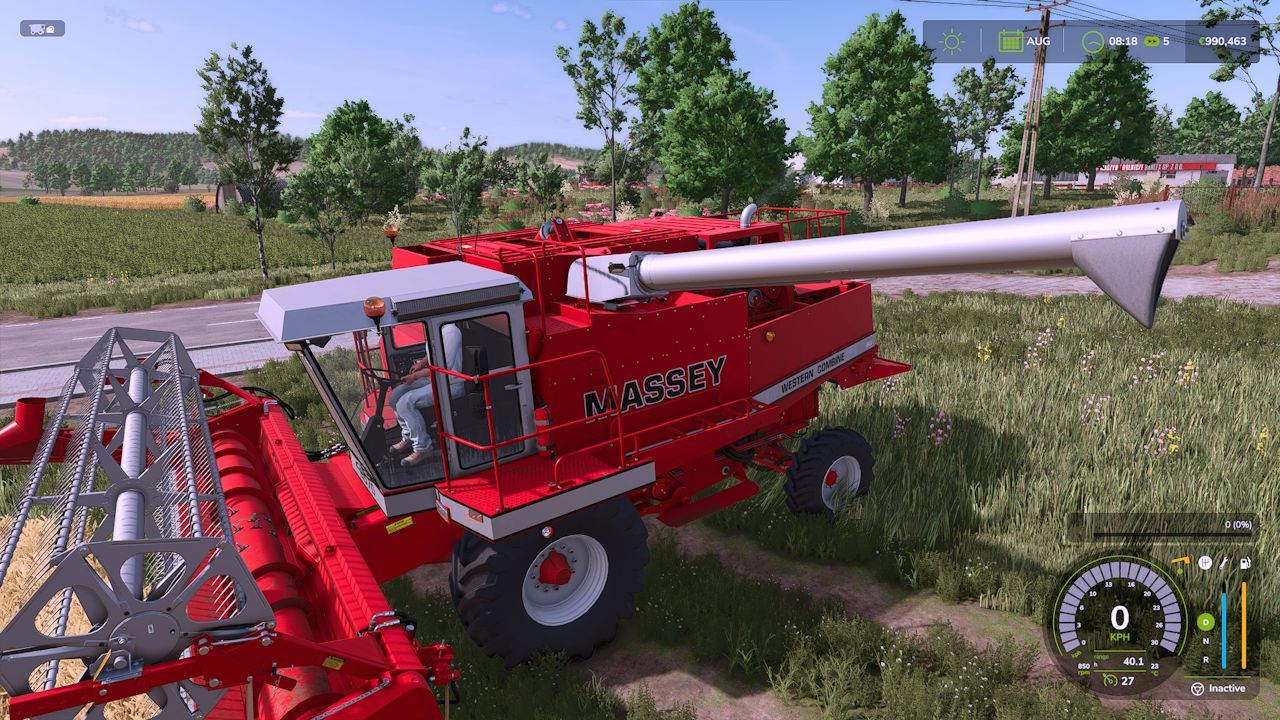Viewport: 1280px width, 720px height.
Task: Click the steering wheel Inactive icon
Action: pos(1197,688)
